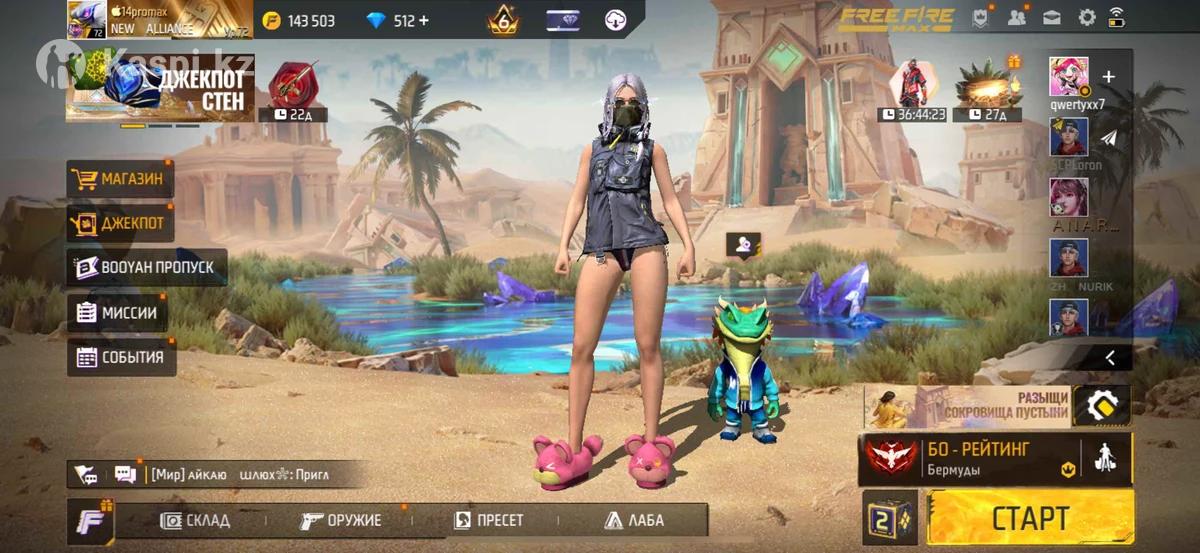Viewport: 1200px width, 553px height.
Task: Open the mail envelope icon
Action: [x=1051, y=18]
